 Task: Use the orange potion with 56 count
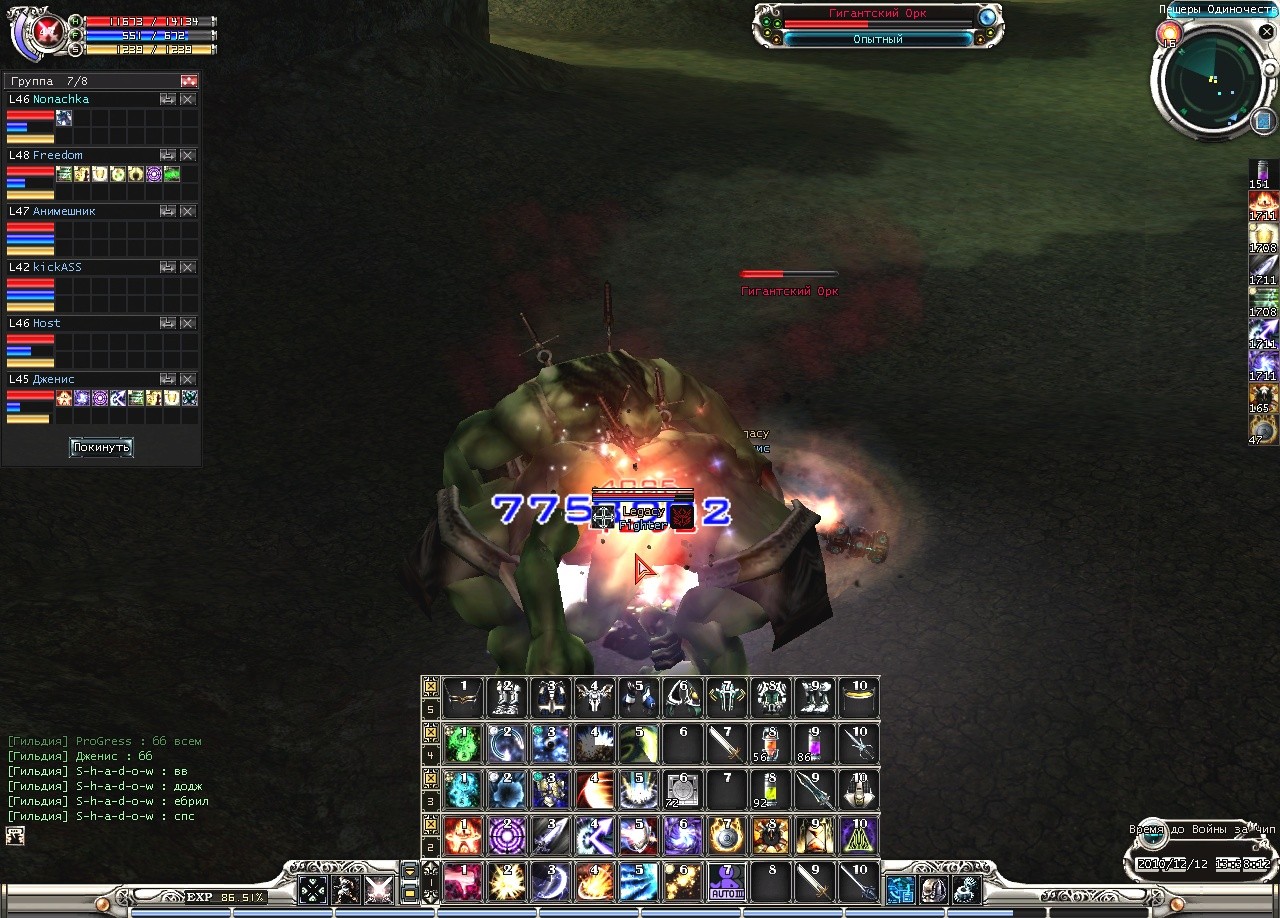771,745
